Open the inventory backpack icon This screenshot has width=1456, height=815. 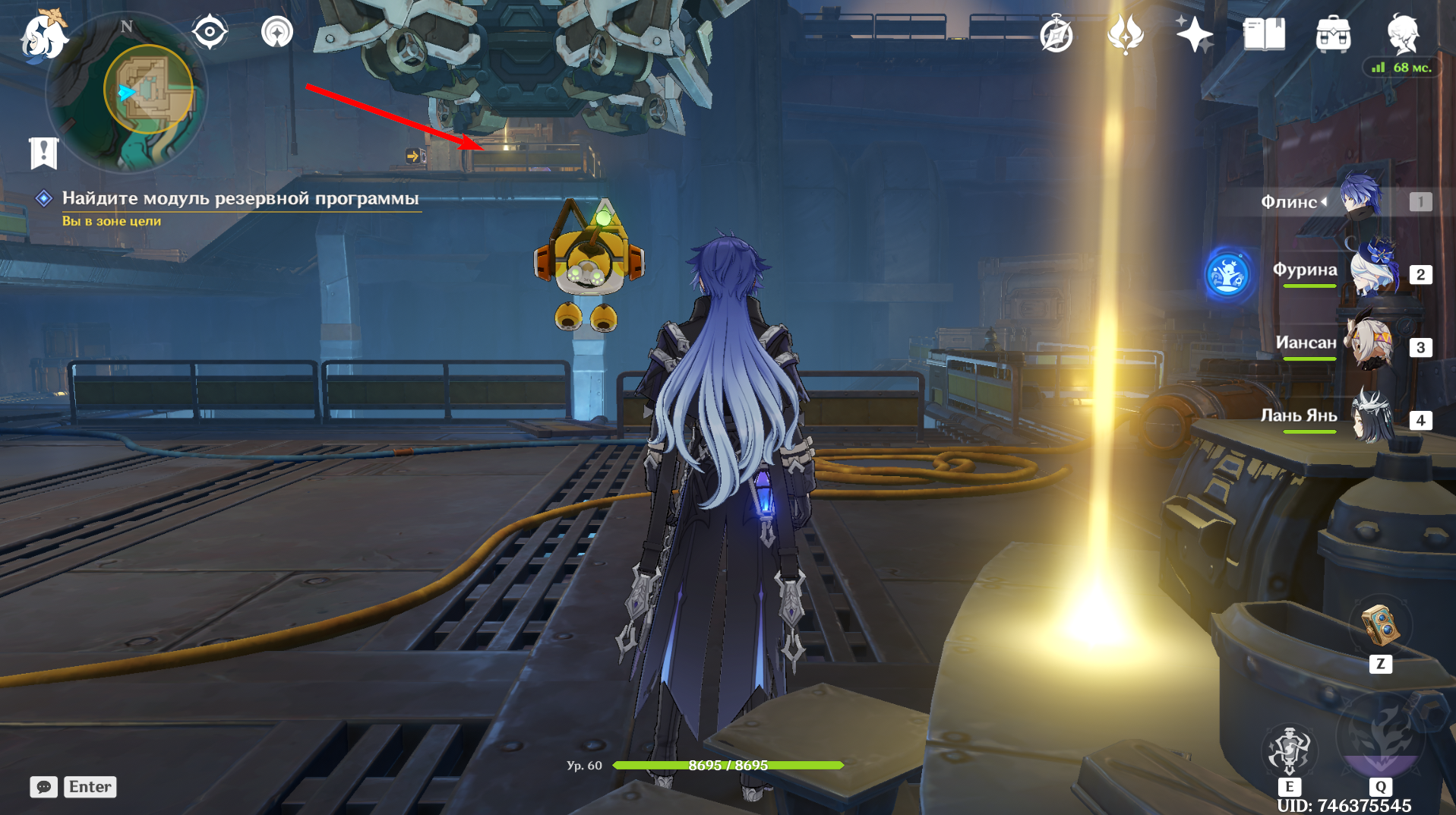(x=1333, y=35)
